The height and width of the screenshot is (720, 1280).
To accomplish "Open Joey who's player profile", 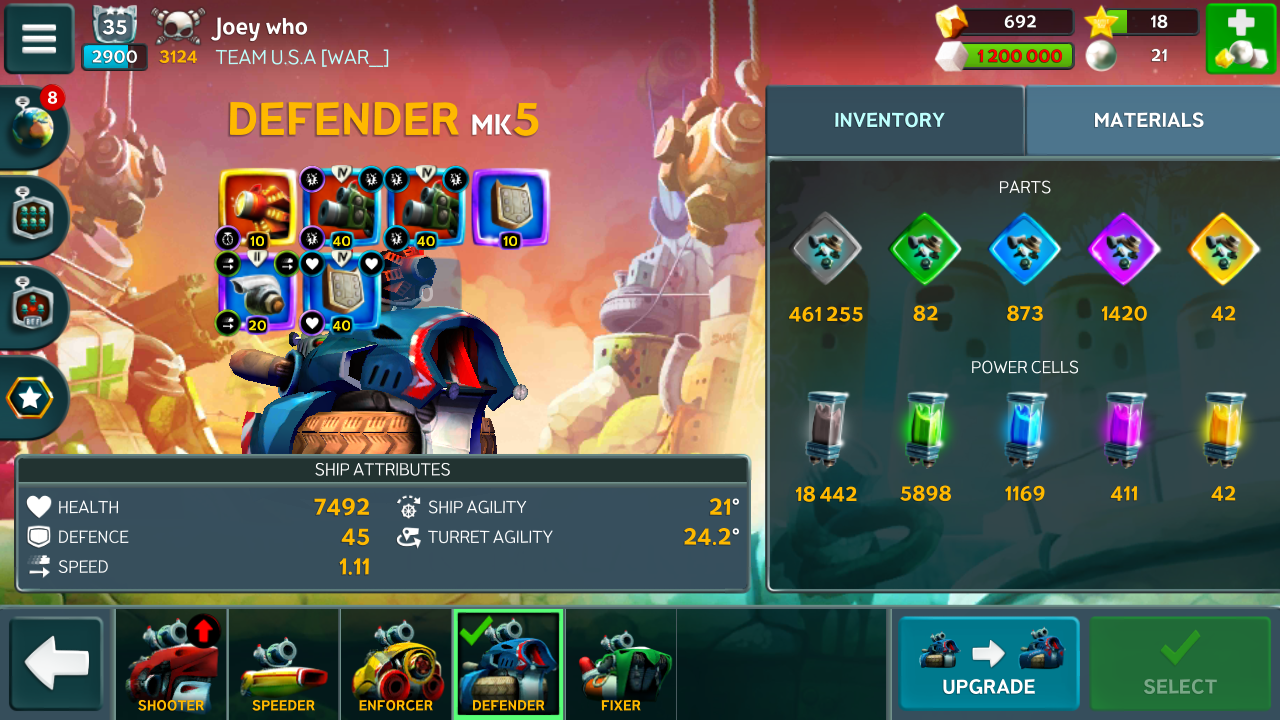I will pos(260,27).
